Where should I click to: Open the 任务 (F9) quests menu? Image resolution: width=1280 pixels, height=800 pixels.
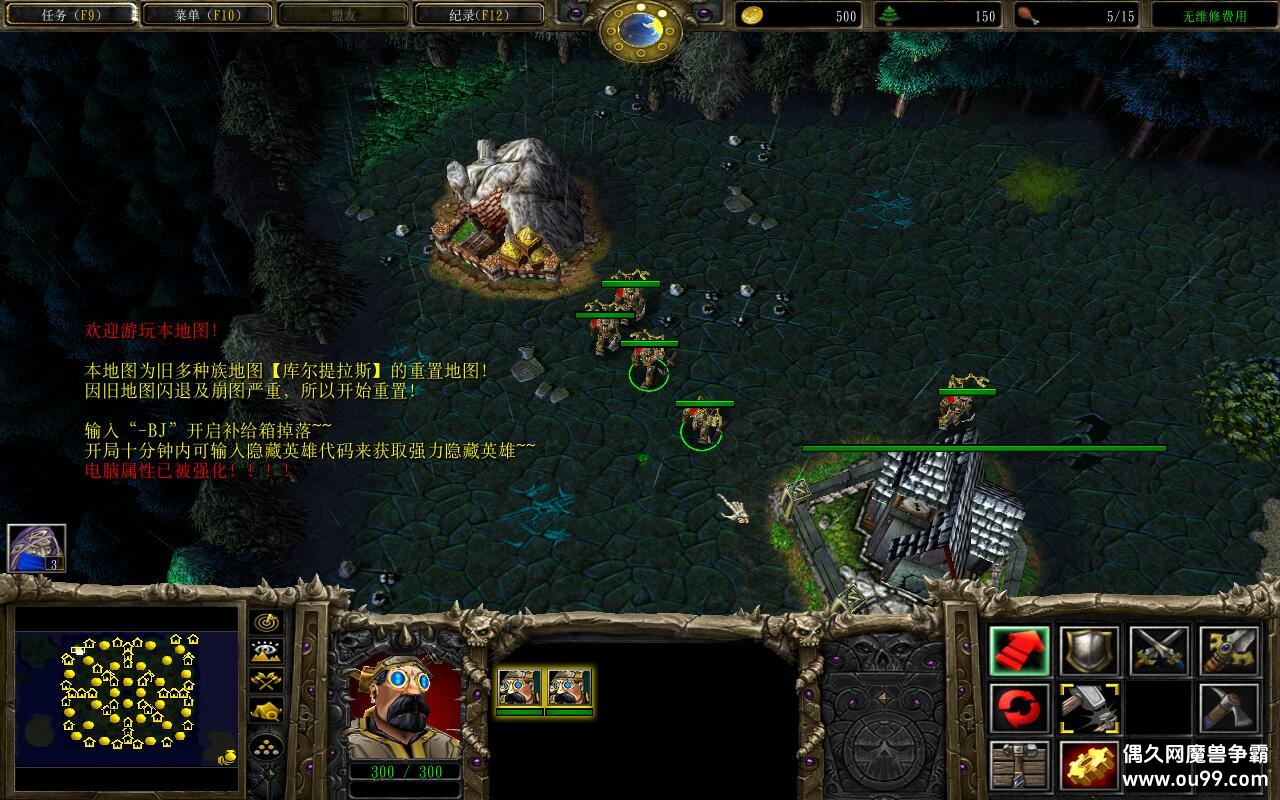pos(70,15)
